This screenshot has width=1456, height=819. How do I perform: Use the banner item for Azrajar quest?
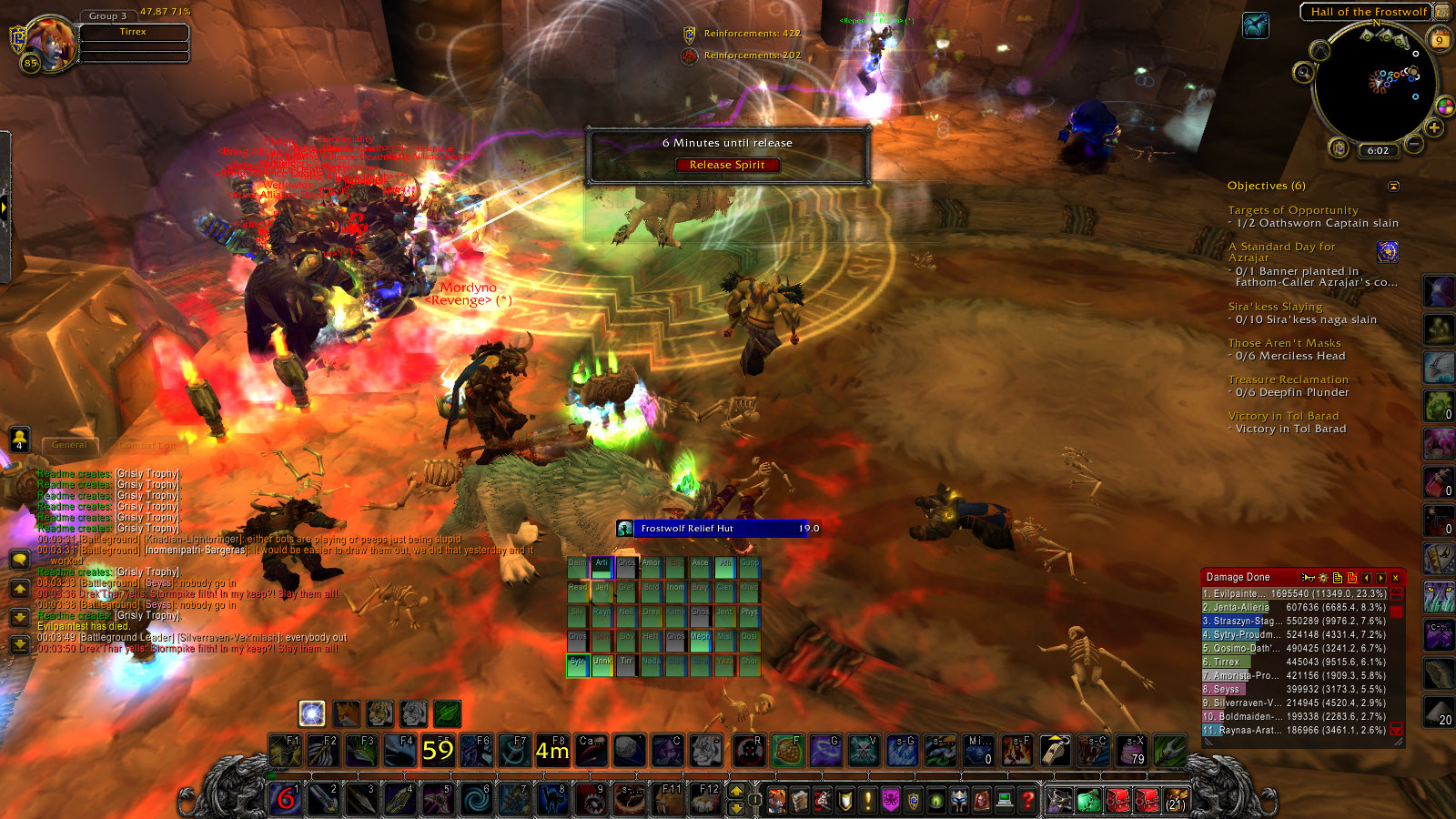tap(1387, 252)
